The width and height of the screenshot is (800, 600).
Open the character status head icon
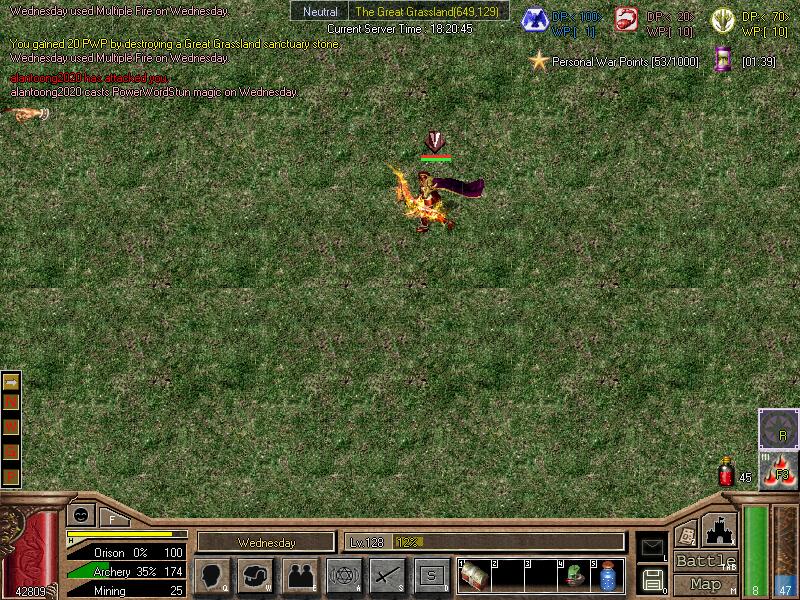click(x=212, y=575)
